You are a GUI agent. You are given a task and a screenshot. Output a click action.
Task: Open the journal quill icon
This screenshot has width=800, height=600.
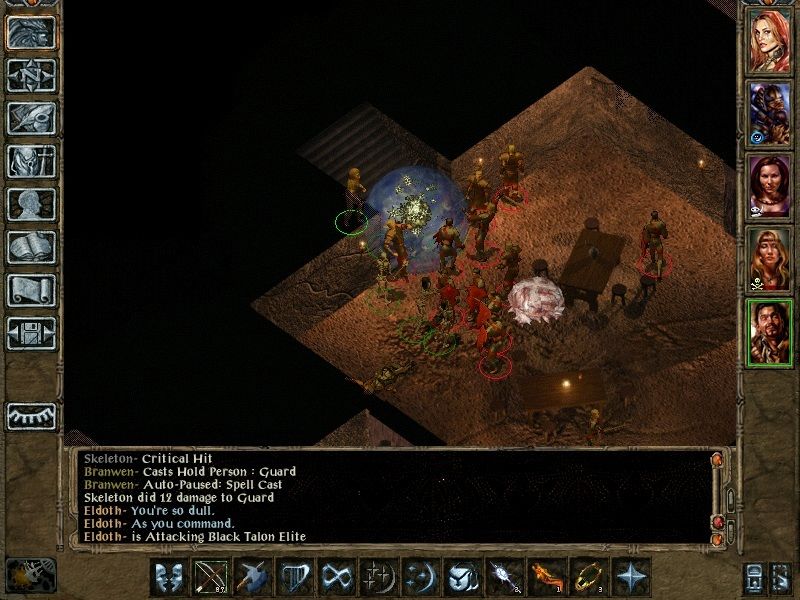pos(31,118)
